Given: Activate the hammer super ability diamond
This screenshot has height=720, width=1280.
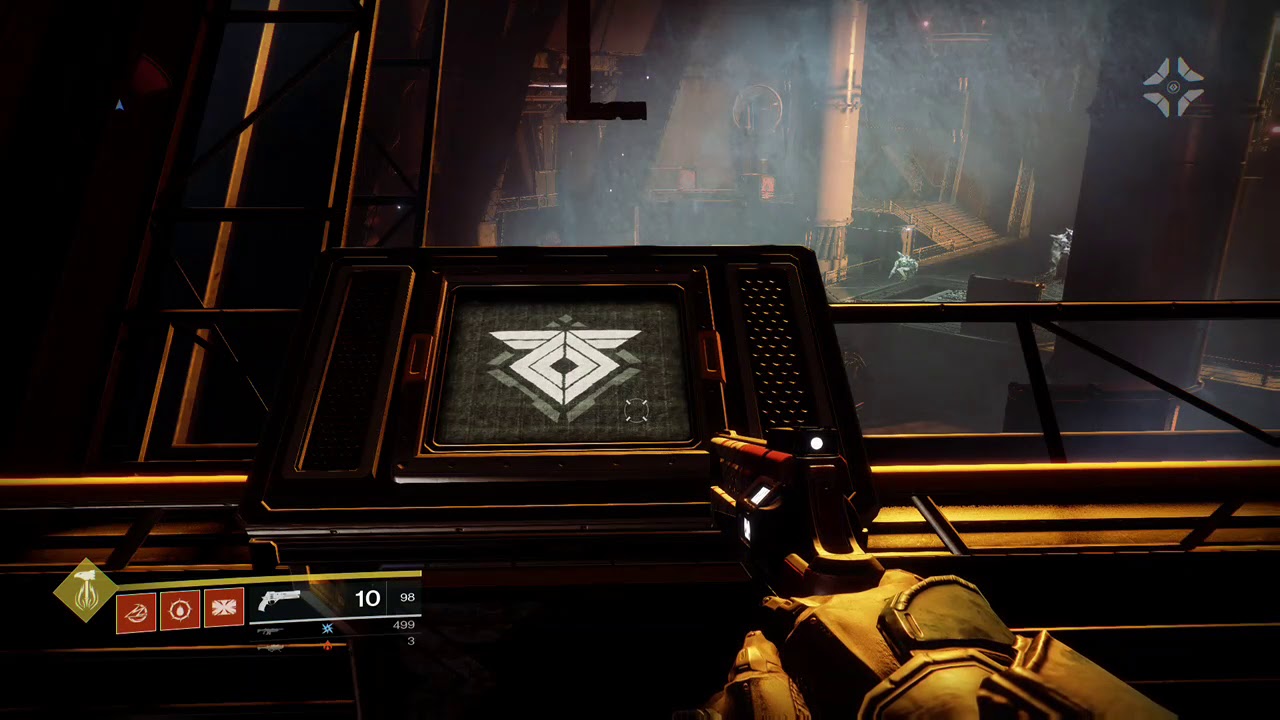Looking at the screenshot, I should point(85,590).
